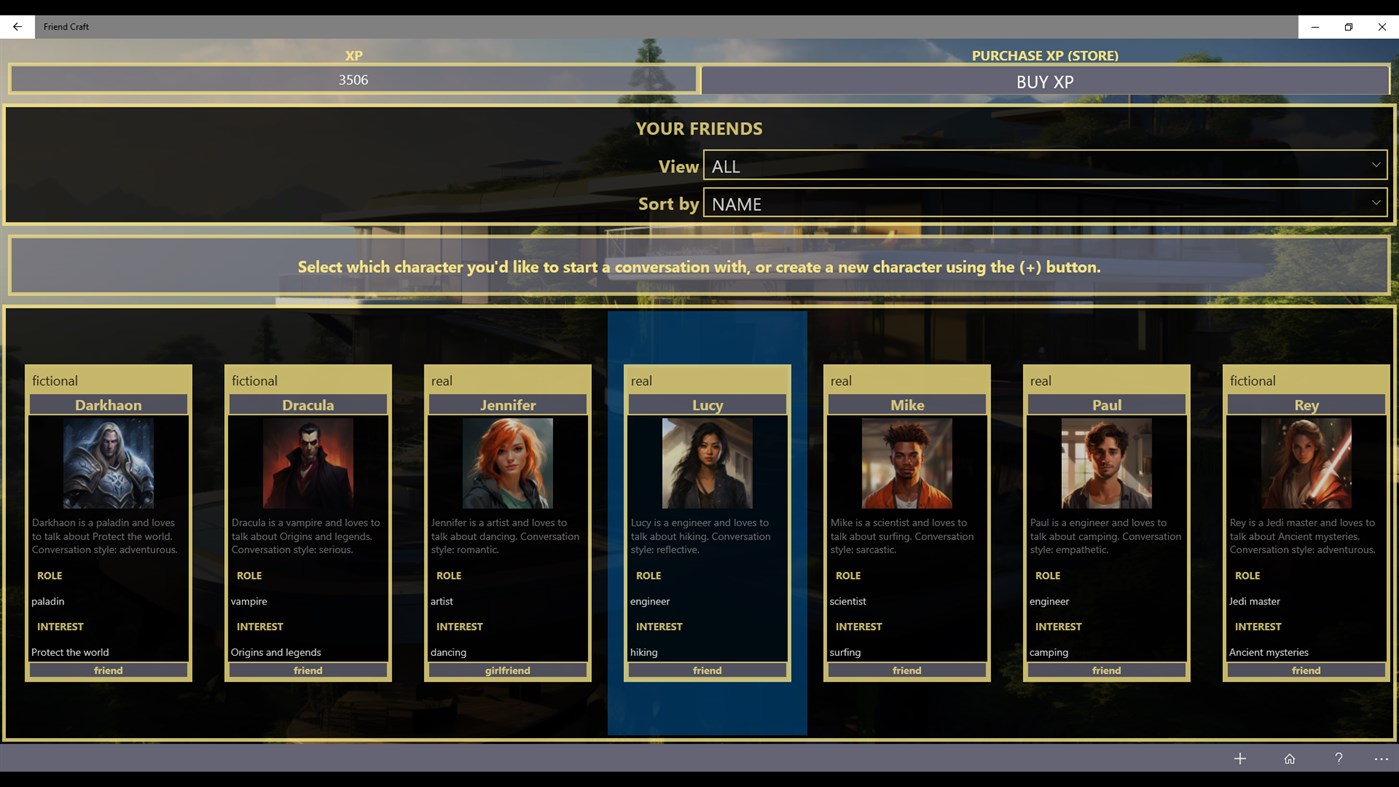Click Paul's portrait image
1399x787 pixels.
pyautogui.click(x=1106, y=462)
